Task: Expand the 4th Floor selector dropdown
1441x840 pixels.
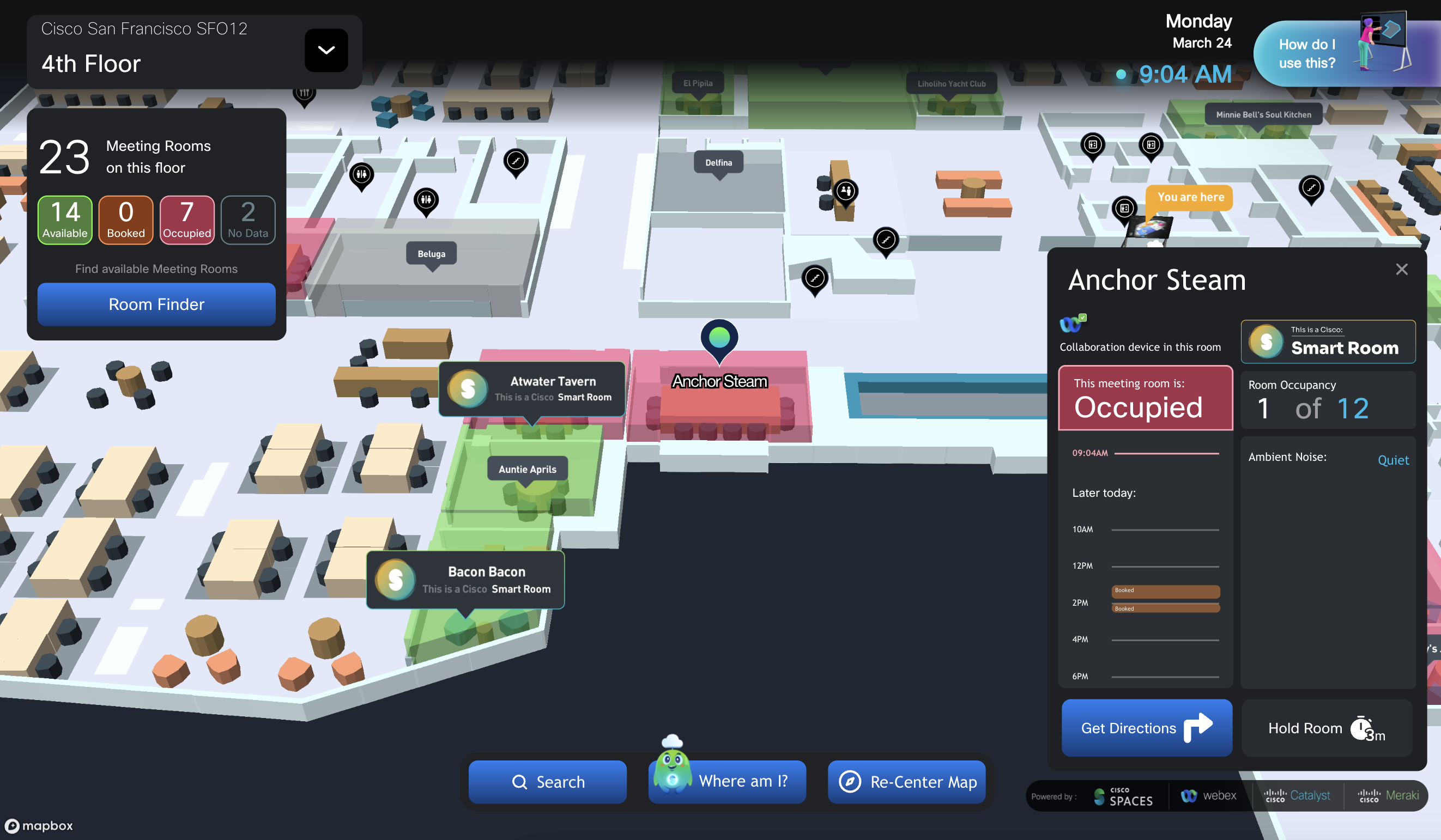Action: pyautogui.click(x=326, y=50)
